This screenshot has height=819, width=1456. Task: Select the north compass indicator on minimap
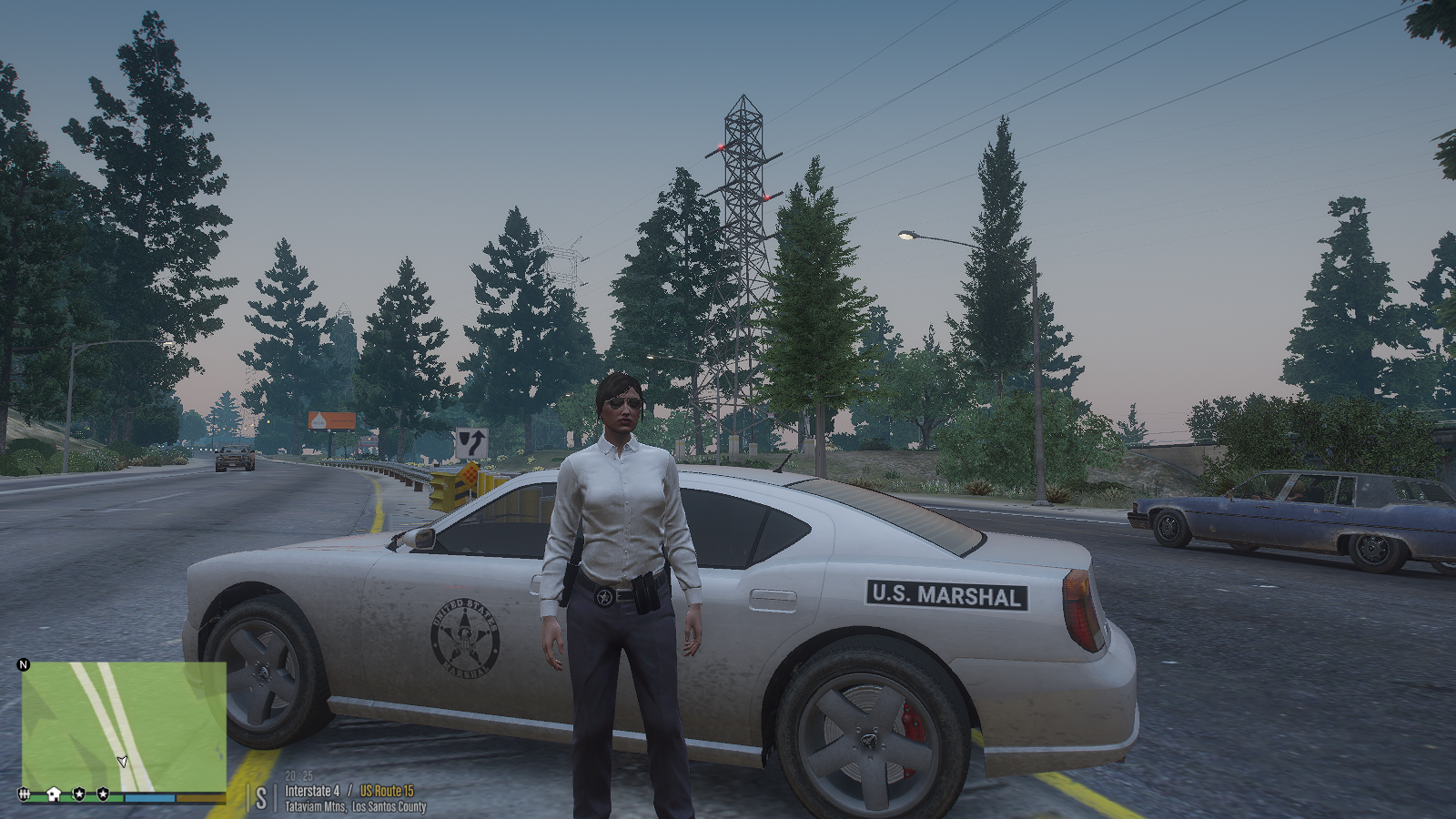pyautogui.click(x=24, y=664)
